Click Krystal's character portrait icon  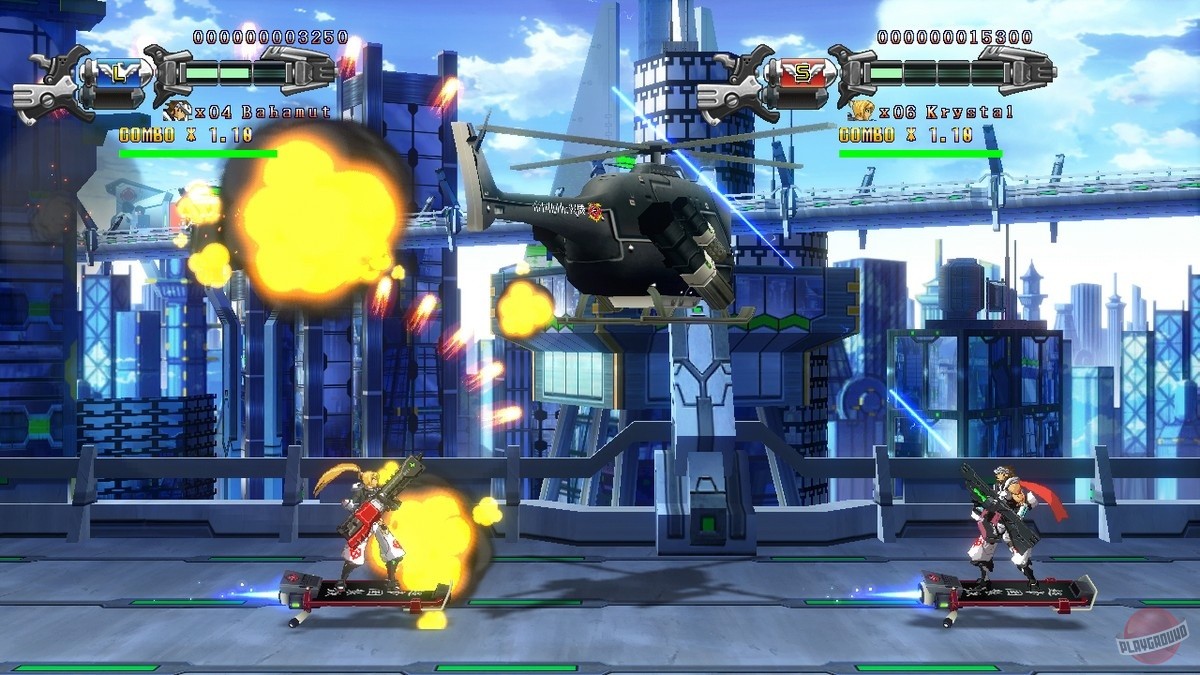tap(859, 111)
